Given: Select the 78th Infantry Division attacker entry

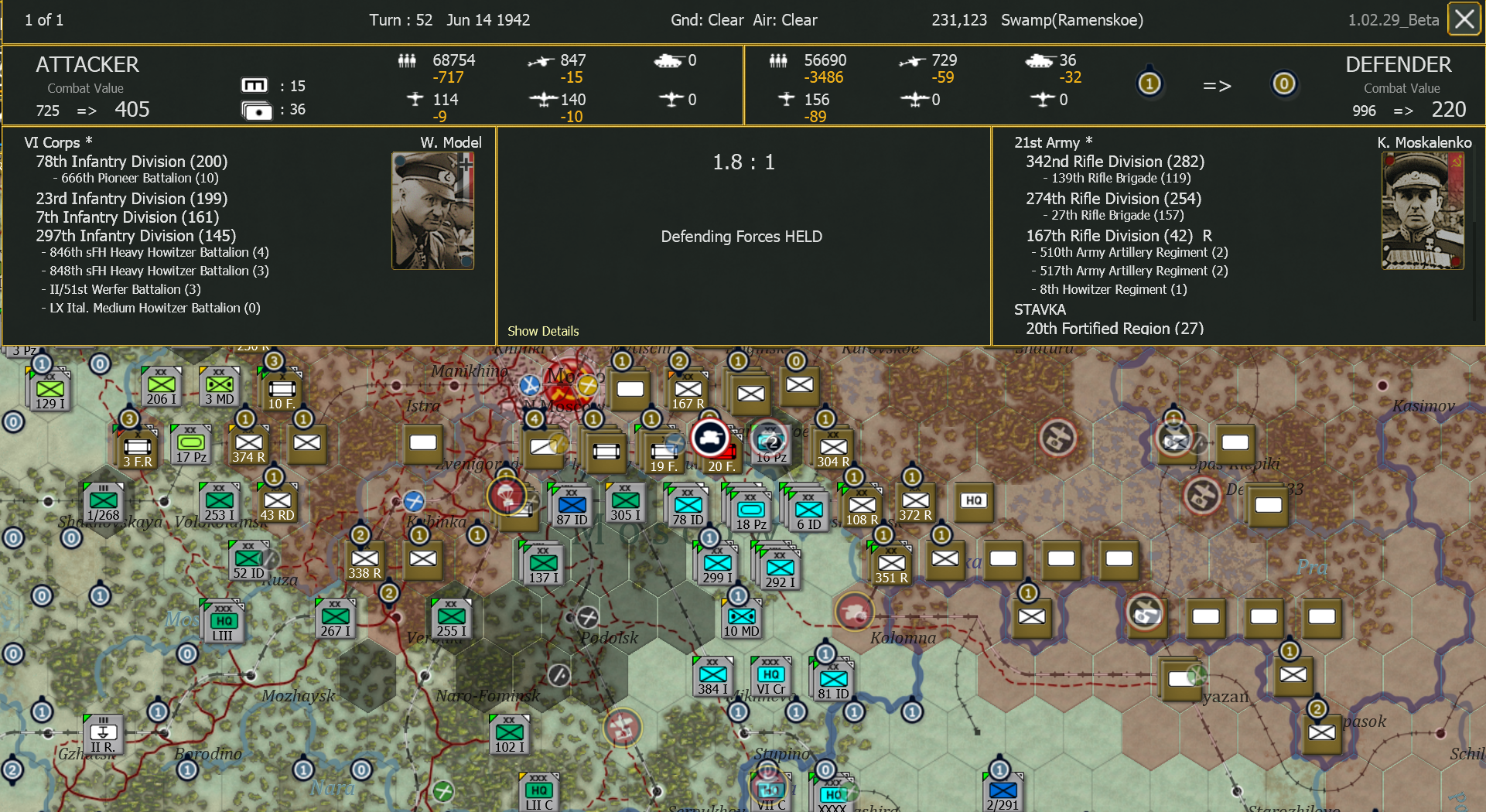Looking at the screenshot, I should pyautogui.click(x=131, y=162).
